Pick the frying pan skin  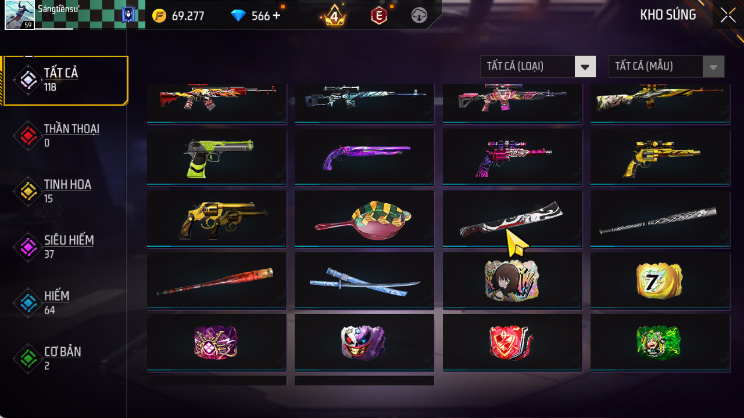tap(366, 219)
